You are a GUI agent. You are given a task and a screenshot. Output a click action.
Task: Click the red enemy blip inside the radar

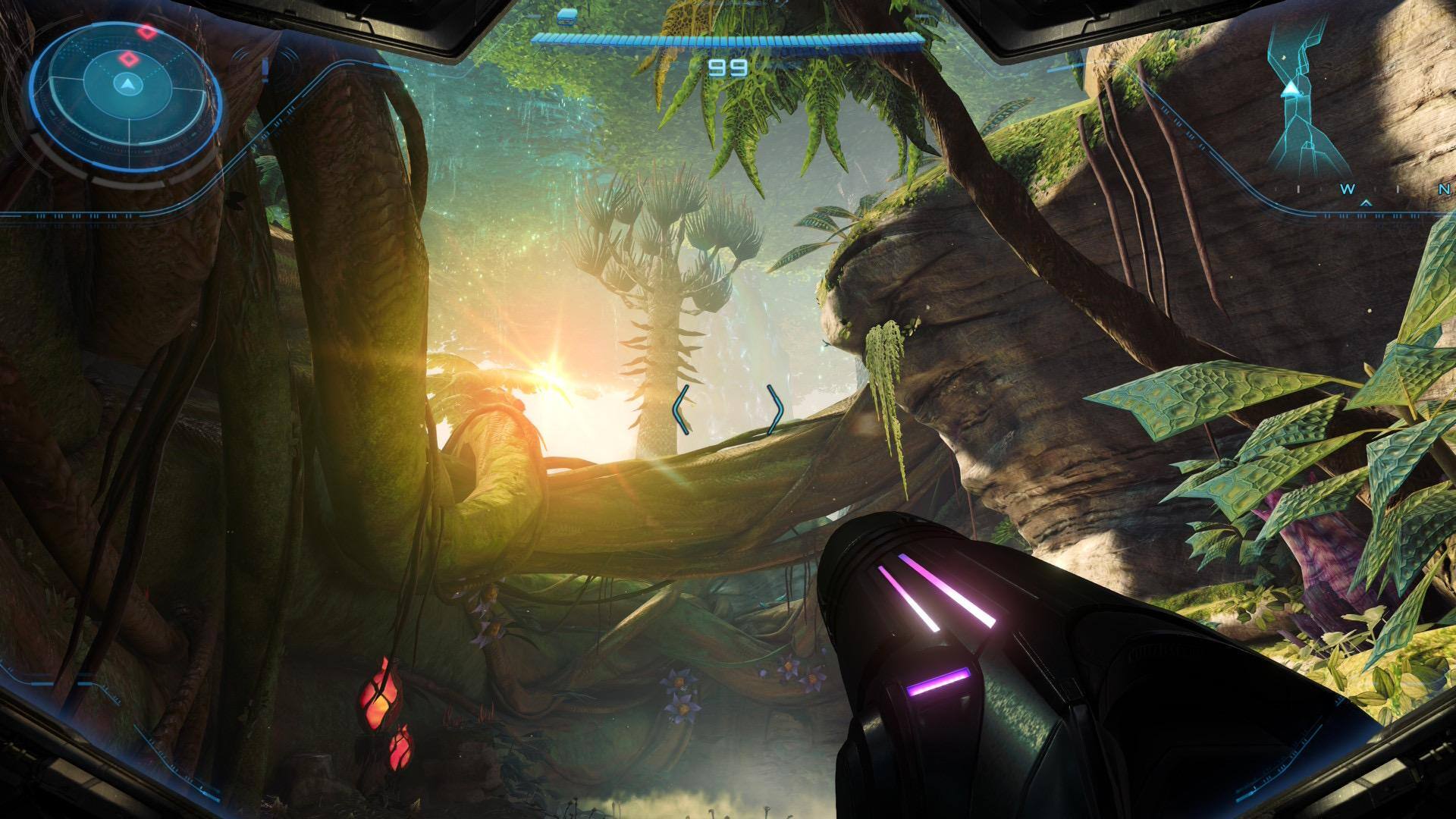click(129, 58)
